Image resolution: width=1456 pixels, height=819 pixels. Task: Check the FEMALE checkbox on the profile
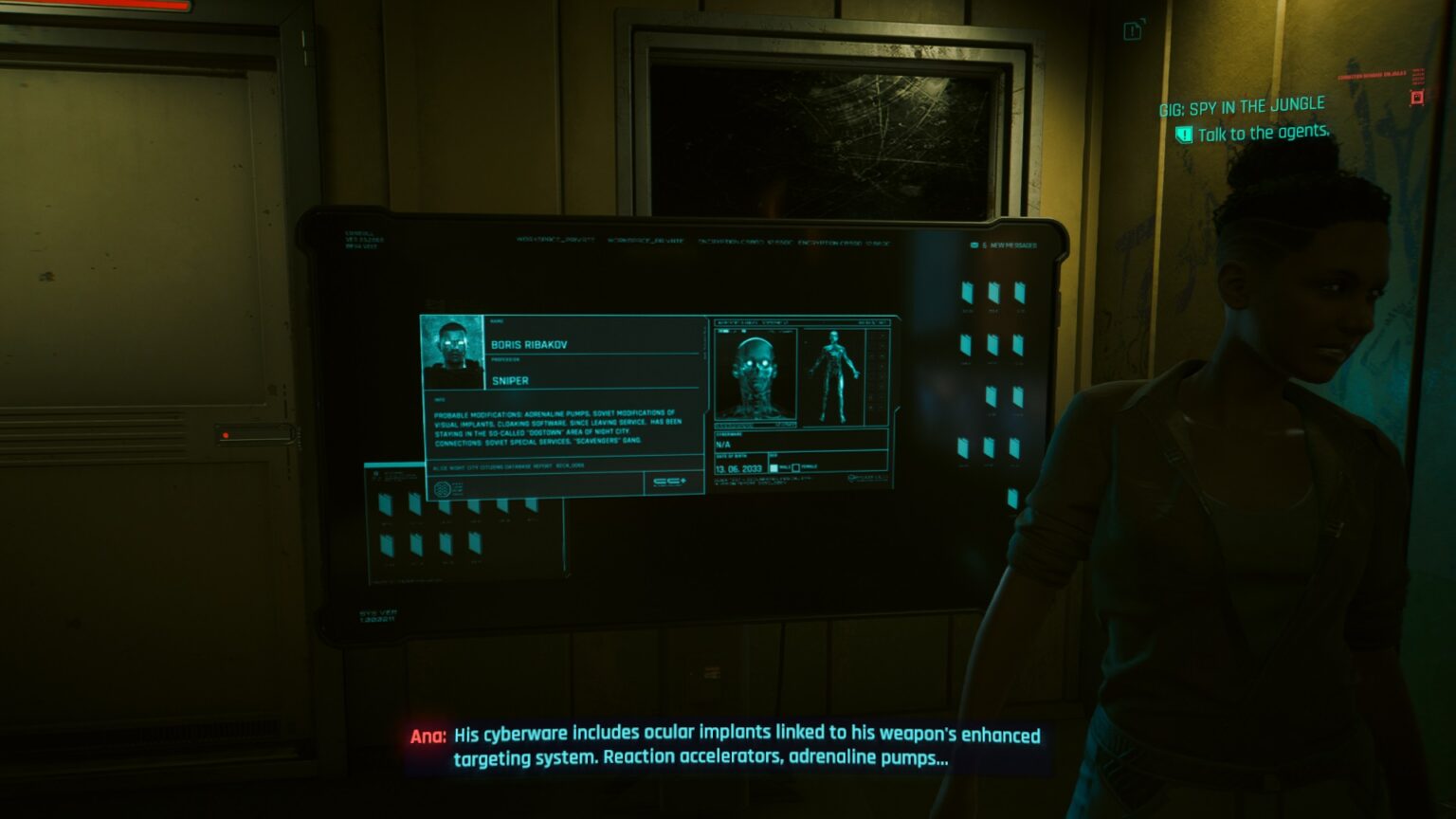click(x=796, y=468)
